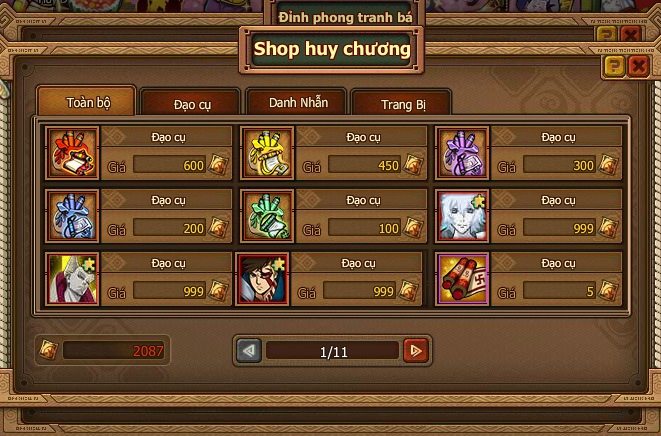Close the Shop huy chương window
The height and width of the screenshot is (436, 661).
pyautogui.click(x=639, y=67)
